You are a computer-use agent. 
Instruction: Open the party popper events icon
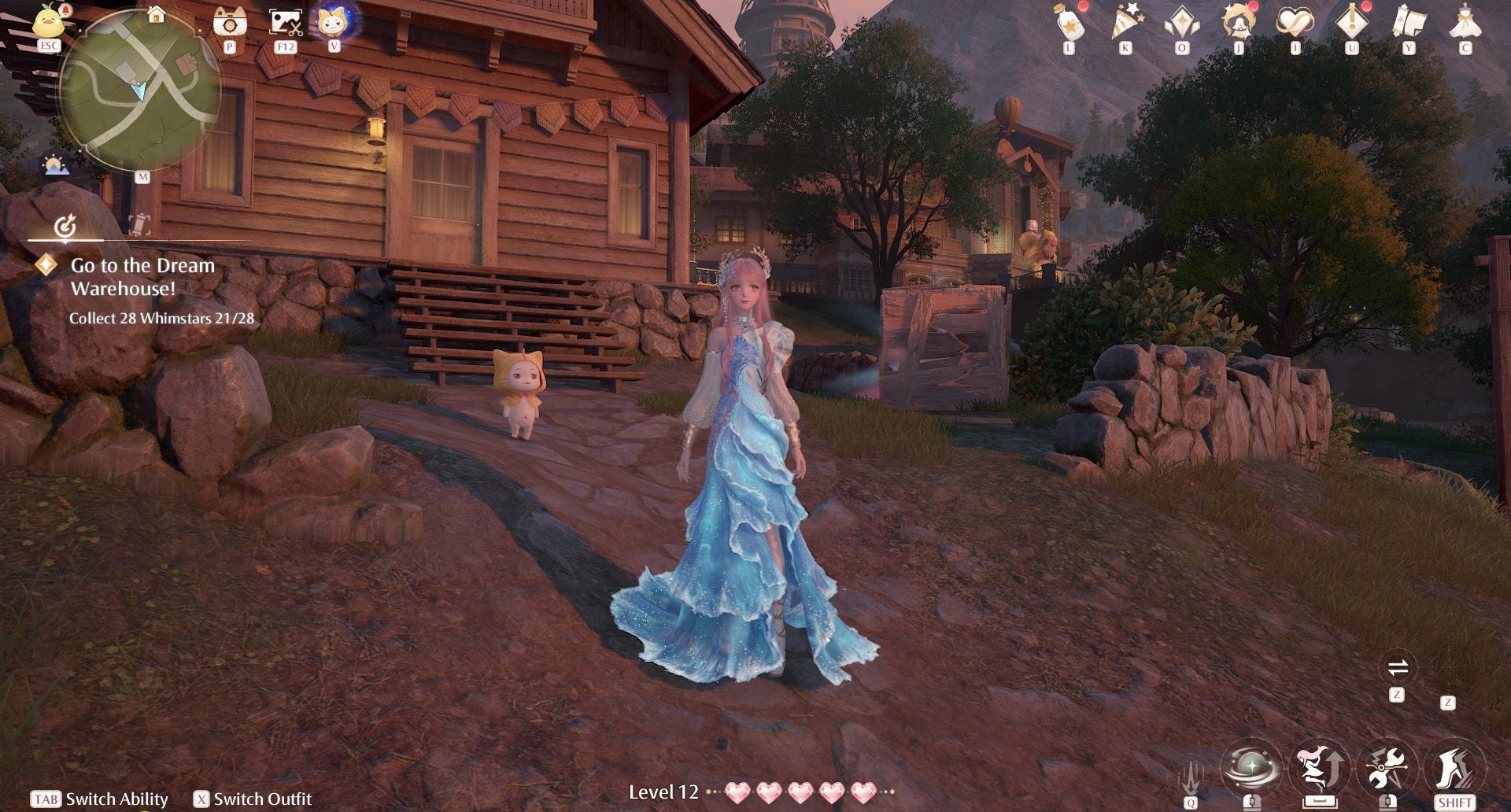click(1125, 24)
